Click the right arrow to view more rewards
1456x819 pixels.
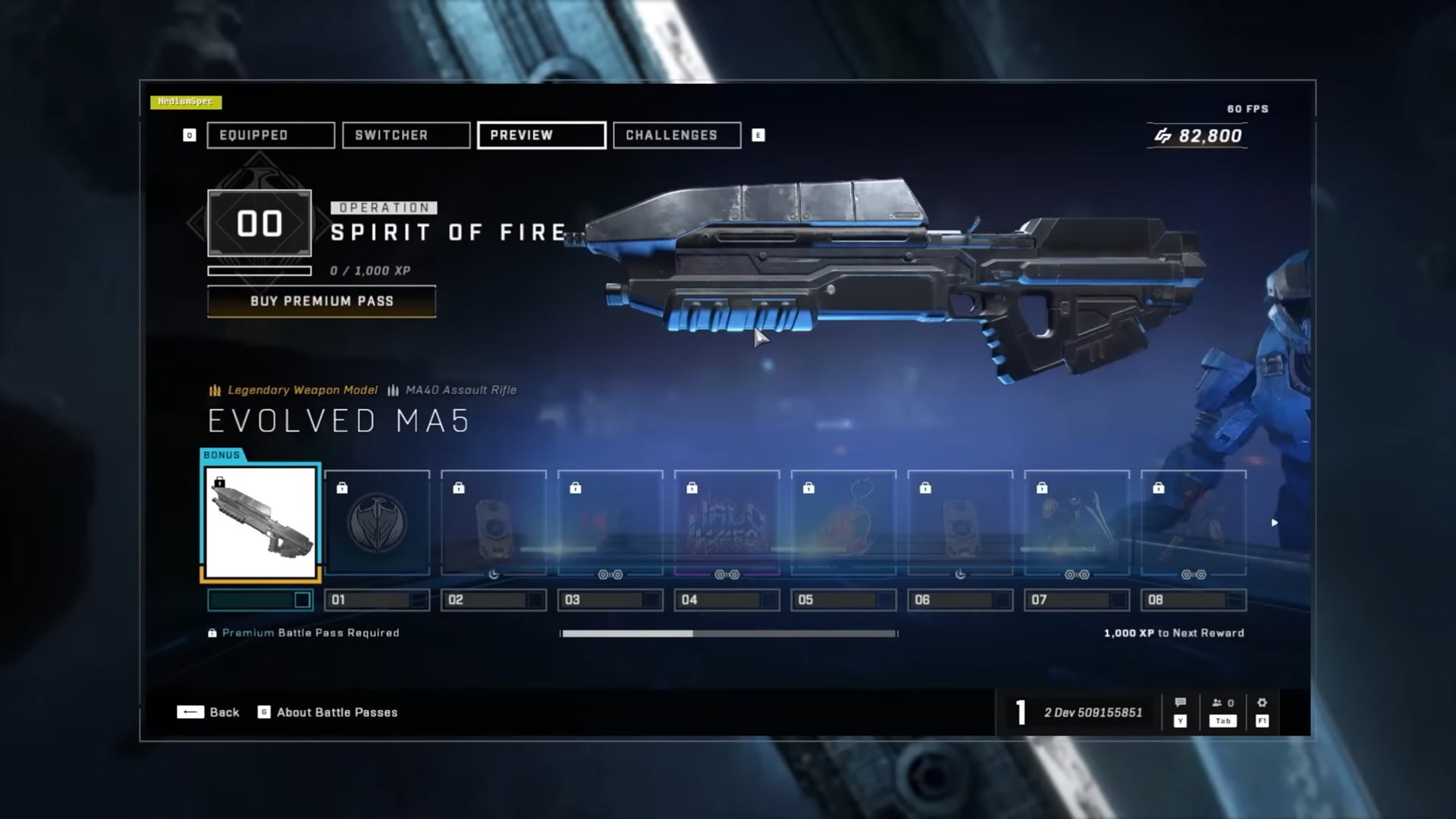pos(1275,522)
